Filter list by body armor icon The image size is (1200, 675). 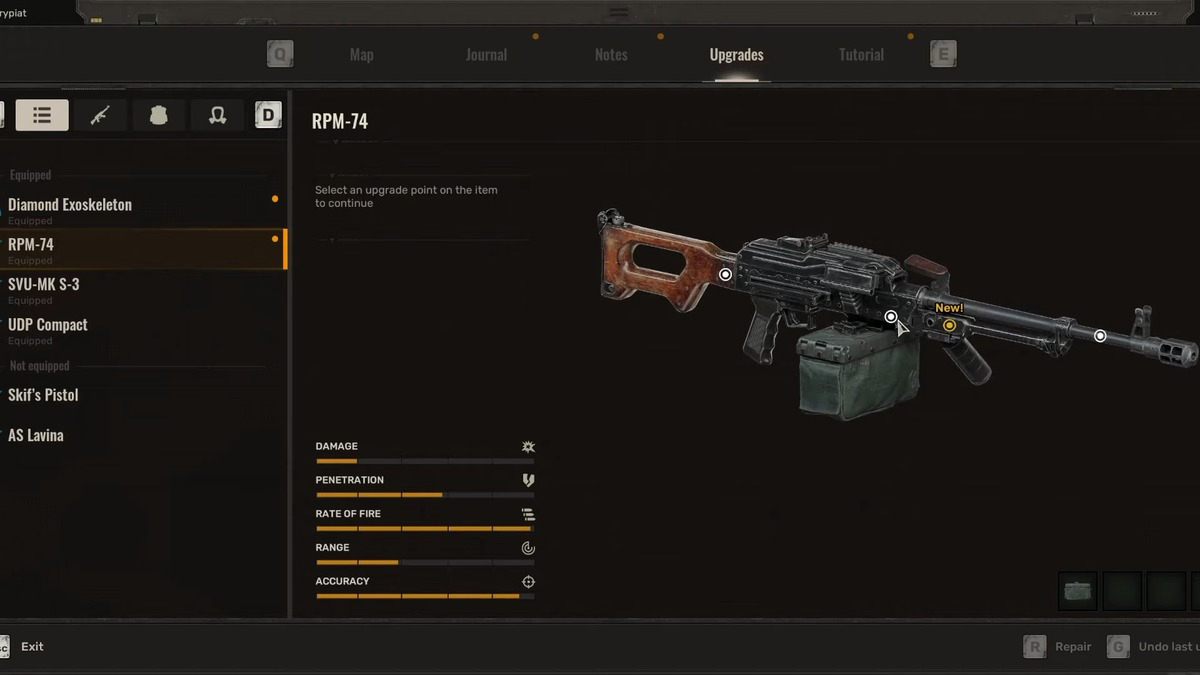pyautogui.click(x=158, y=115)
